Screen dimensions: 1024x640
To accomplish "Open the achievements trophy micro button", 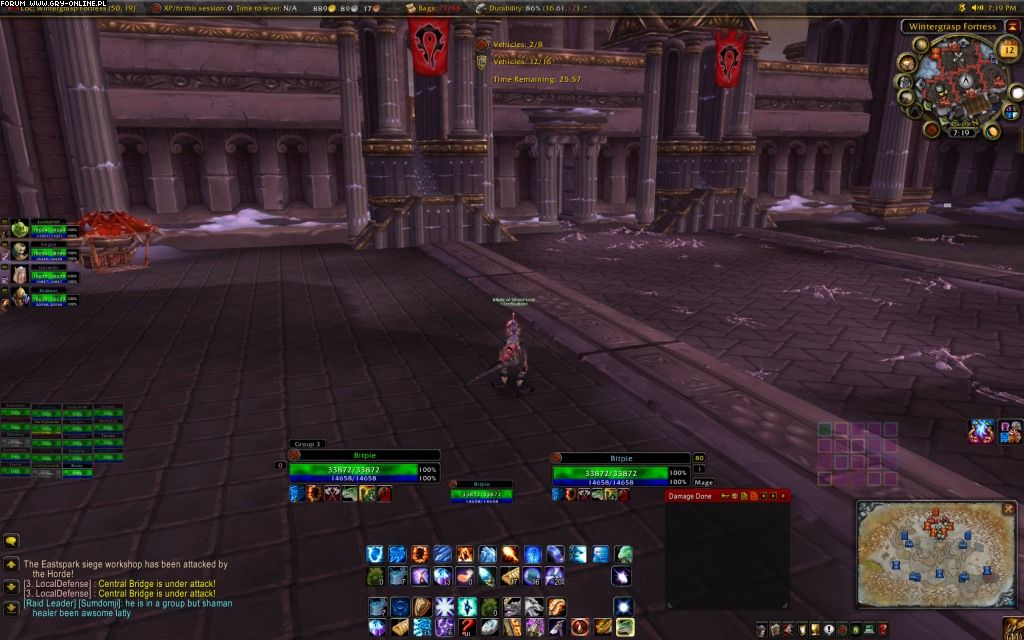I will coord(813,629).
